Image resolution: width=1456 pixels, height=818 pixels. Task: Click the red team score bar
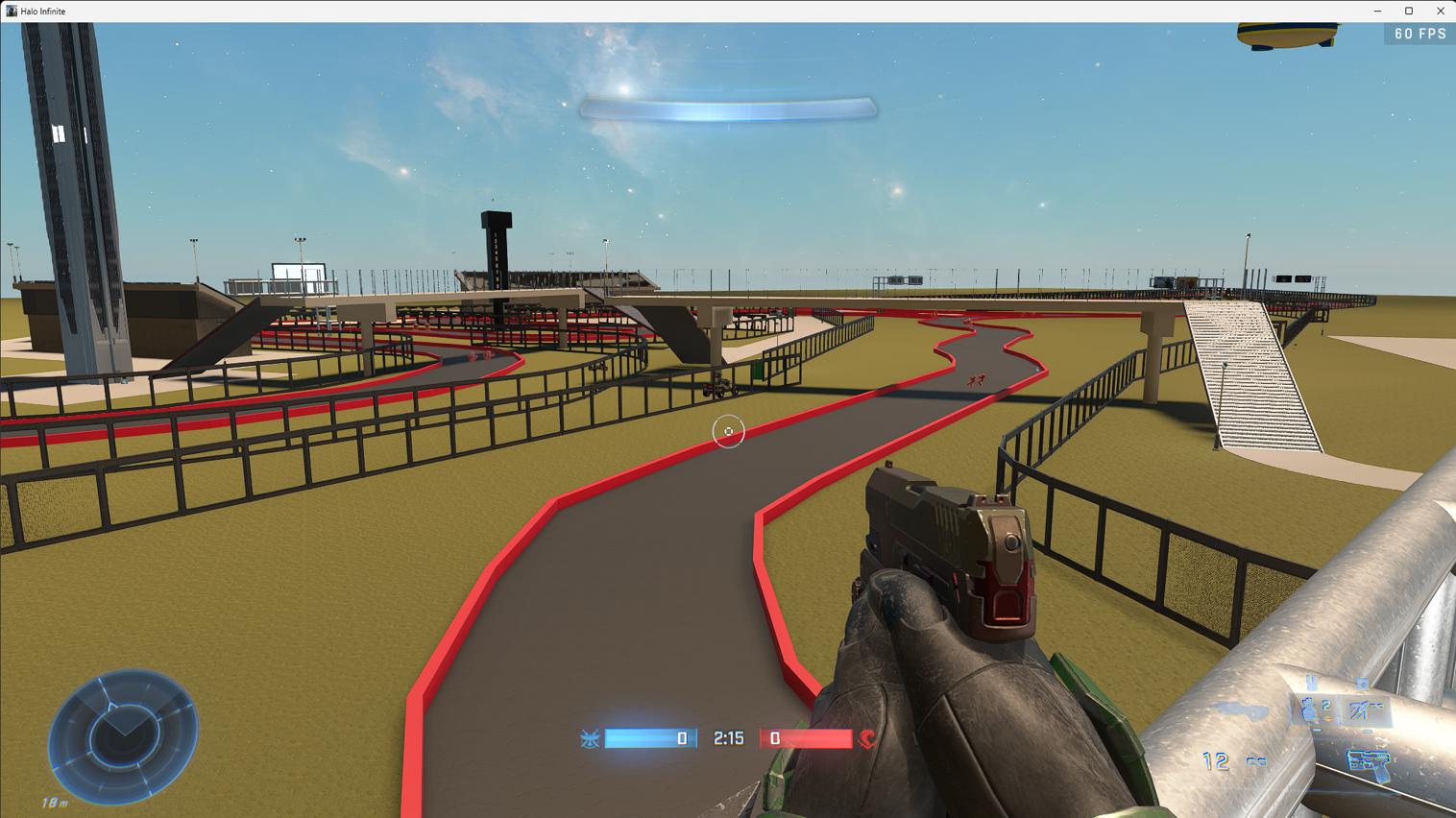click(810, 738)
